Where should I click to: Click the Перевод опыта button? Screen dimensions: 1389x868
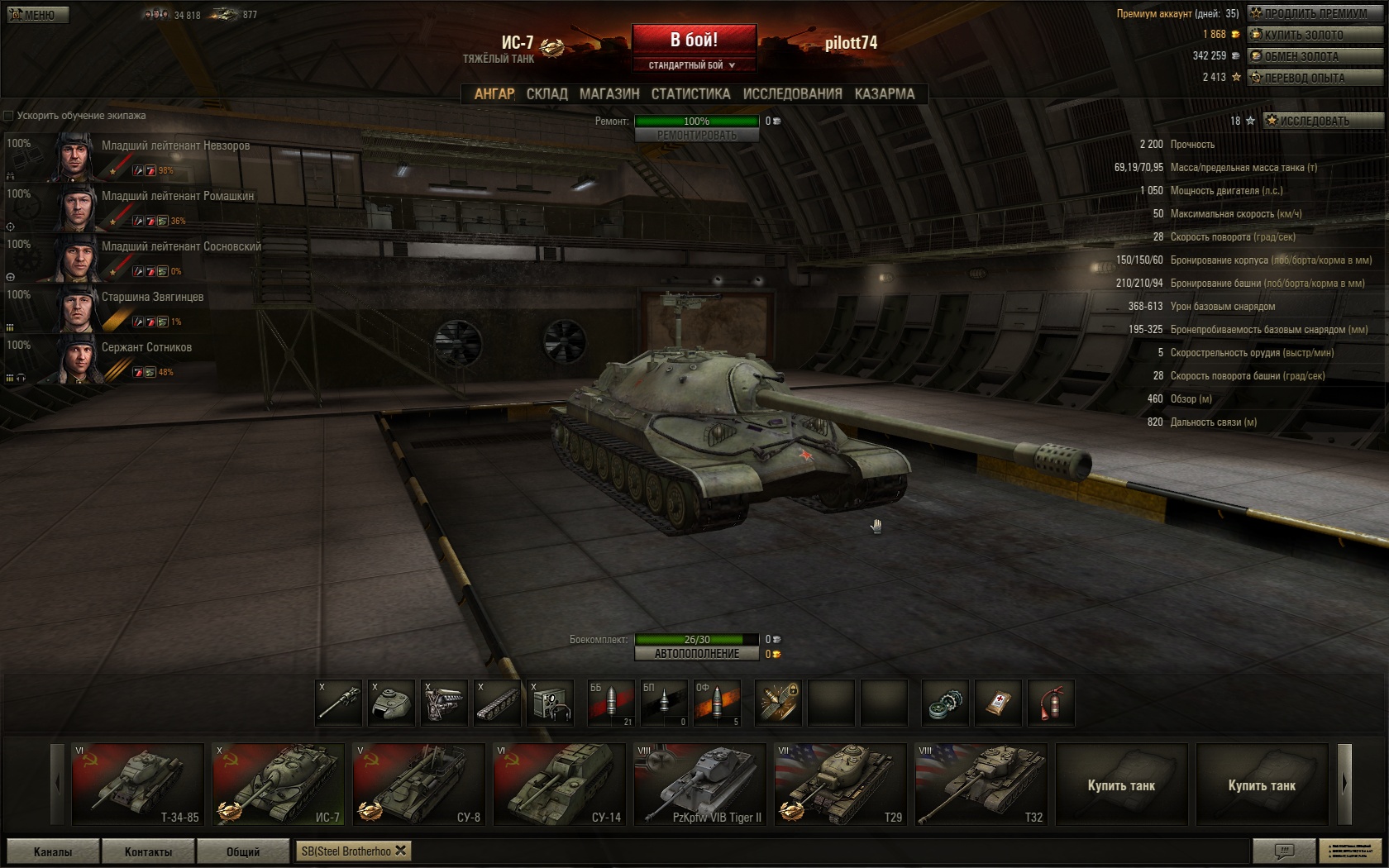click(x=1315, y=78)
